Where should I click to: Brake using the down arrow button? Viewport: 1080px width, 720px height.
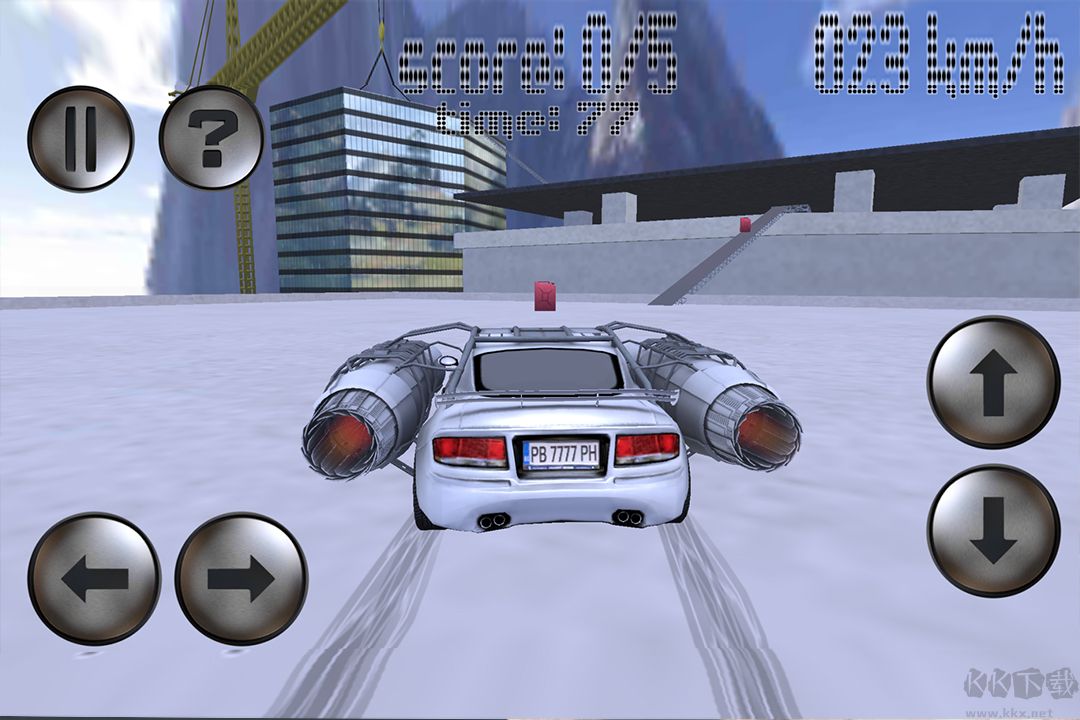[x=993, y=531]
